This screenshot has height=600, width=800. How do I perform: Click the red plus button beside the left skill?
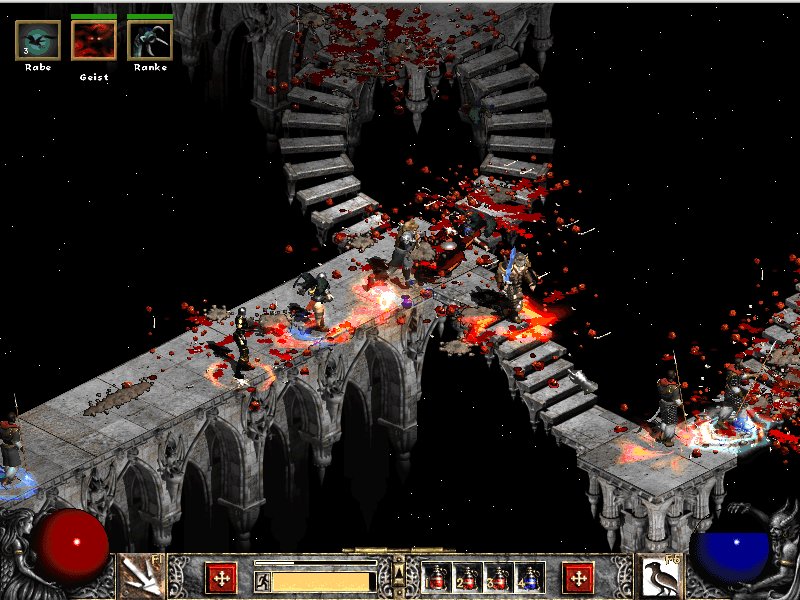tap(221, 577)
